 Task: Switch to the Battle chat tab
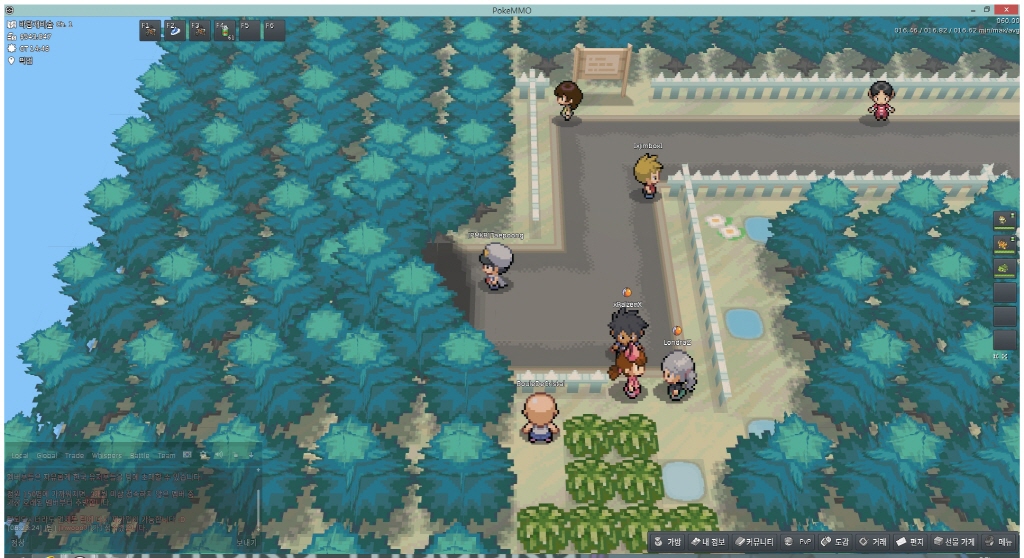(141, 455)
